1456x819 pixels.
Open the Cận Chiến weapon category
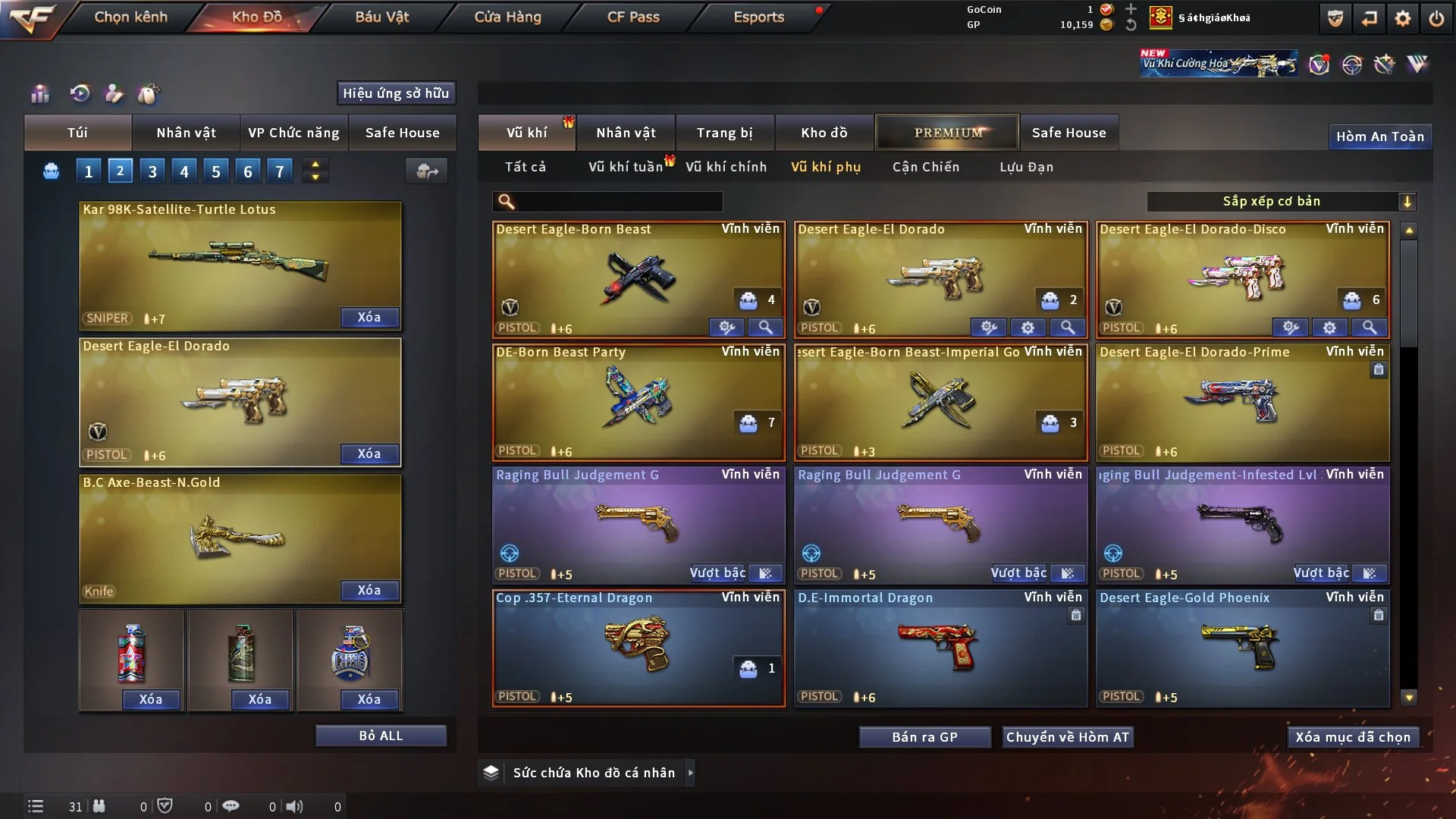(x=925, y=167)
